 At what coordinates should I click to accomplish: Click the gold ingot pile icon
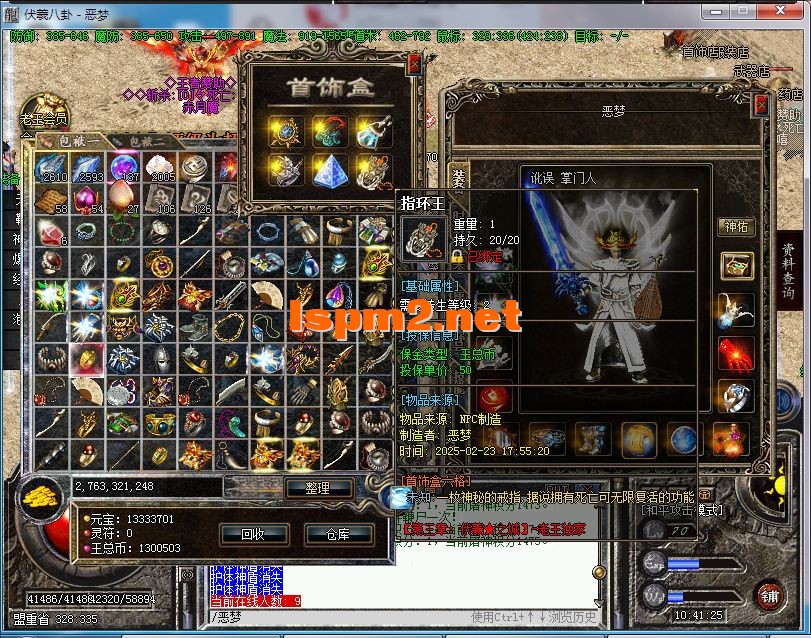click(40, 495)
